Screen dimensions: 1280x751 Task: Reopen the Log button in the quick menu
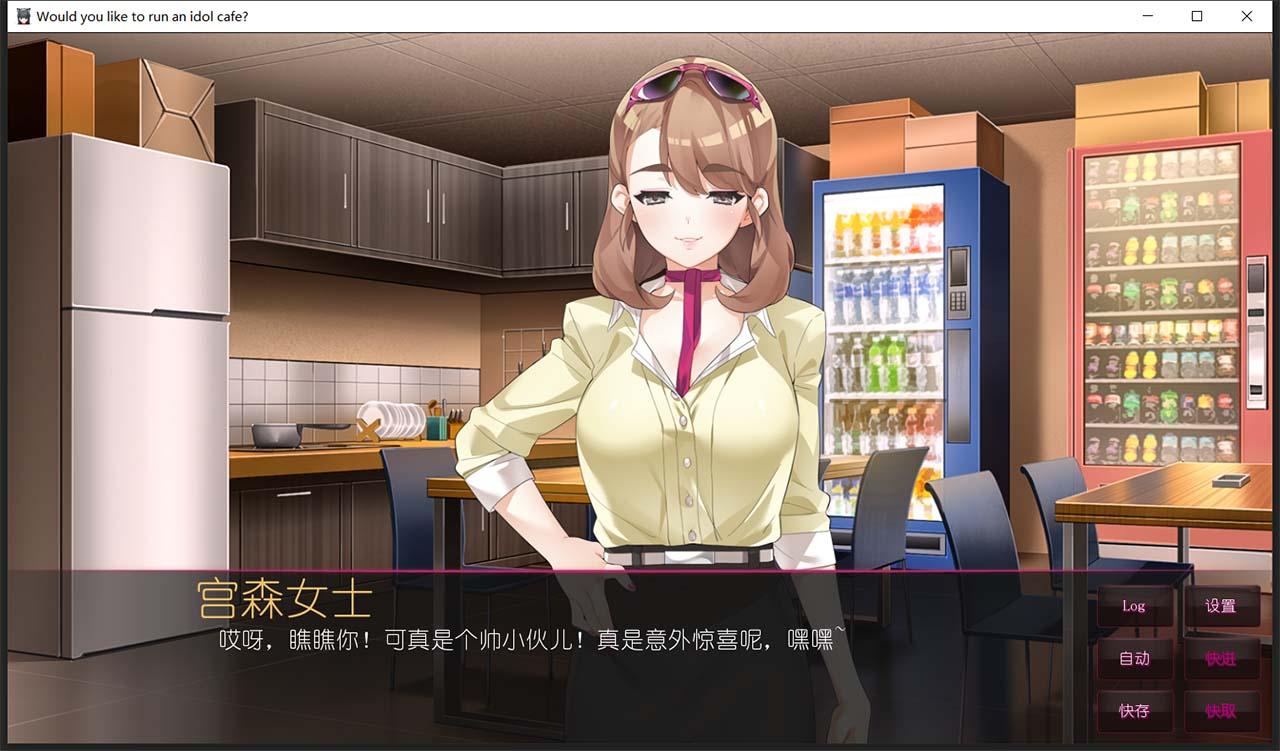[x=1135, y=605]
